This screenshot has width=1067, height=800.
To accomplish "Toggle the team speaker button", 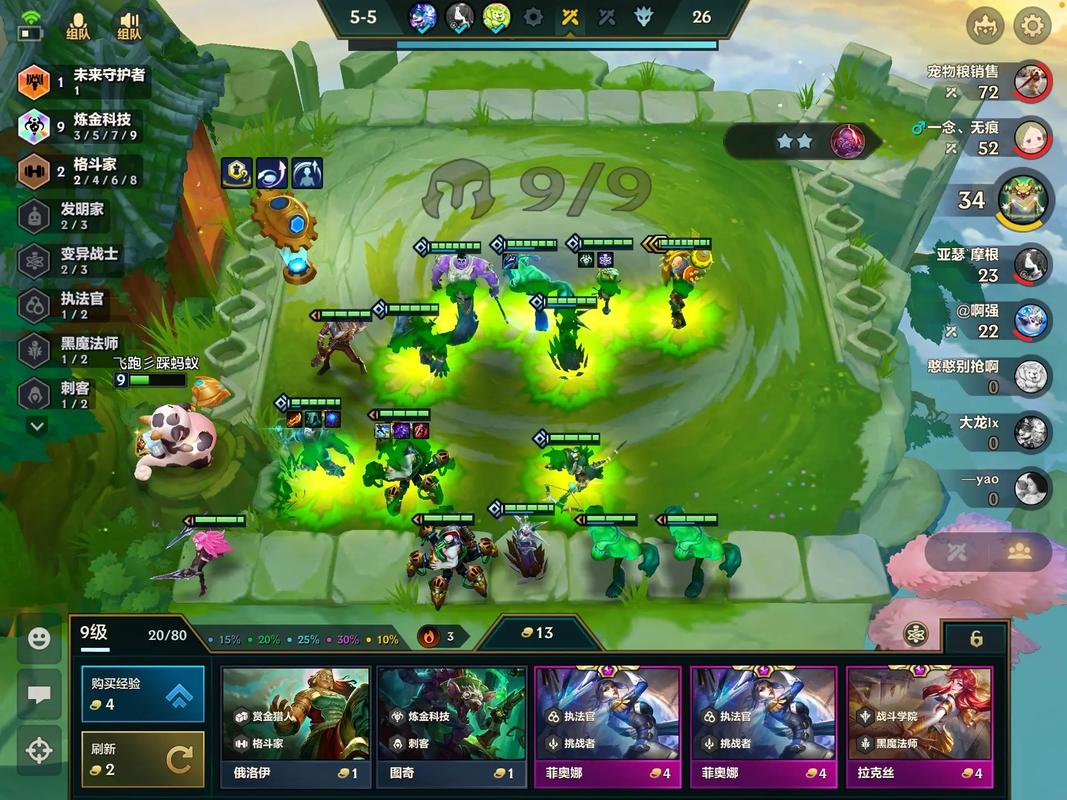I will [x=128, y=26].
